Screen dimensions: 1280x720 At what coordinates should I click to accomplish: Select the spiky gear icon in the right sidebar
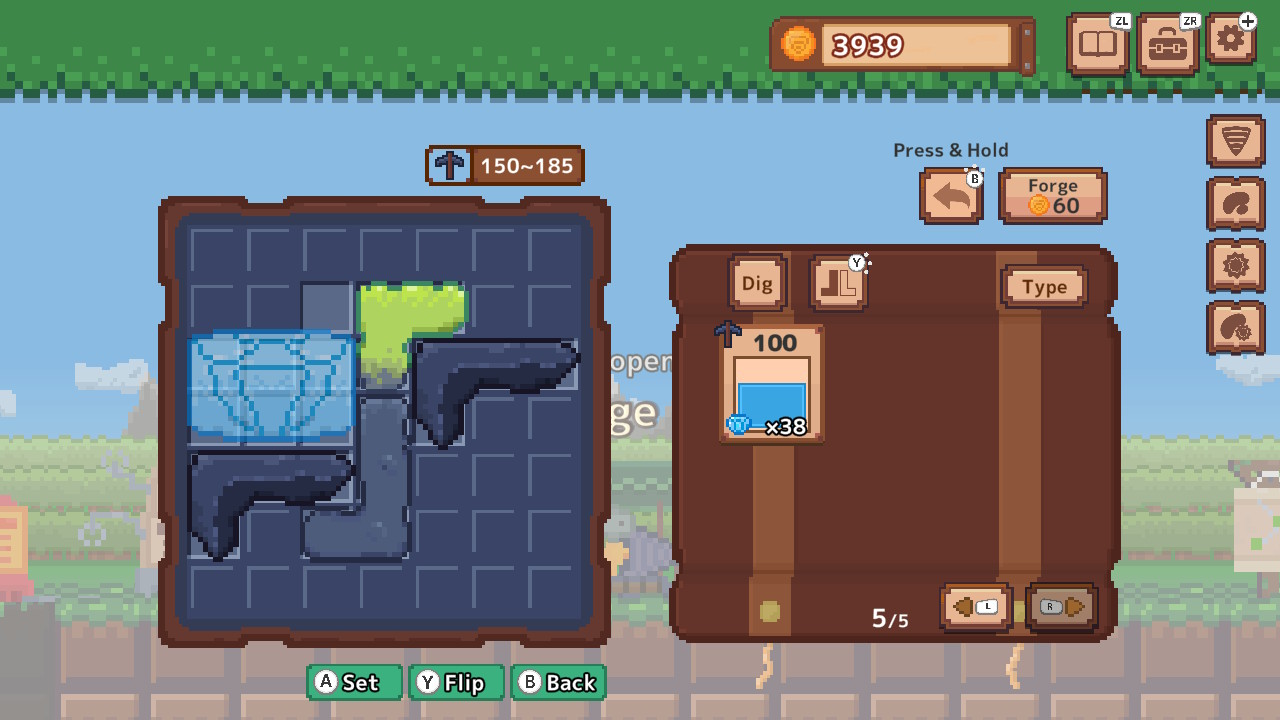[1236, 266]
